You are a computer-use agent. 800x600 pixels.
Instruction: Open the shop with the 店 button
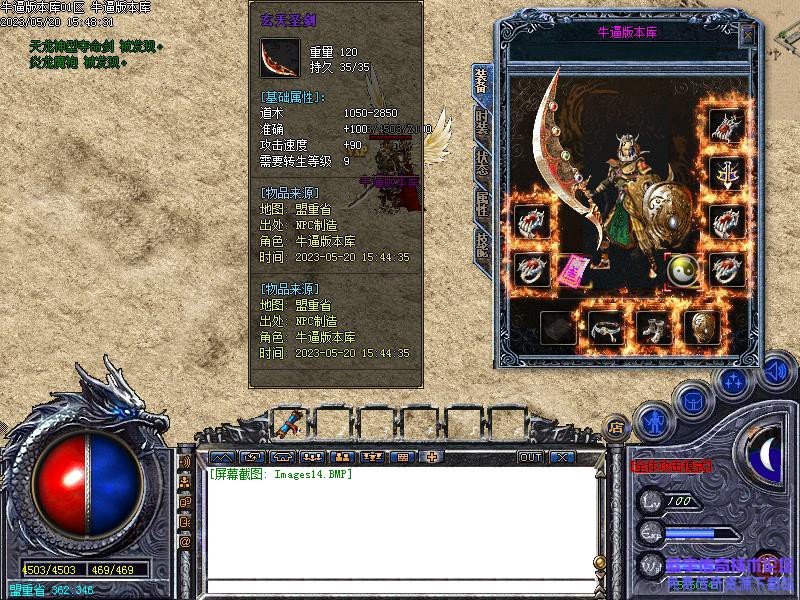coord(617,424)
